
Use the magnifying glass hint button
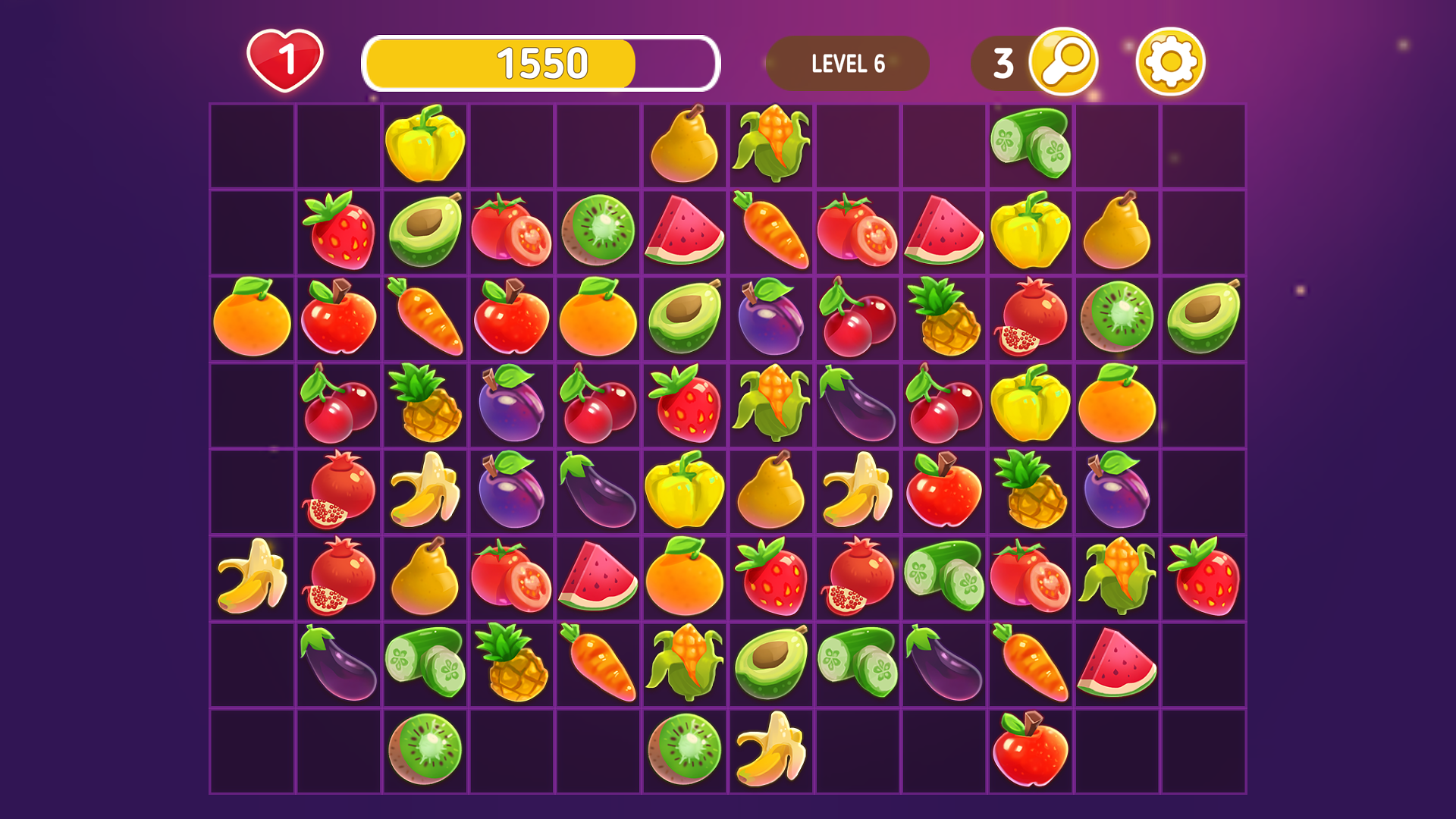point(1063,61)
